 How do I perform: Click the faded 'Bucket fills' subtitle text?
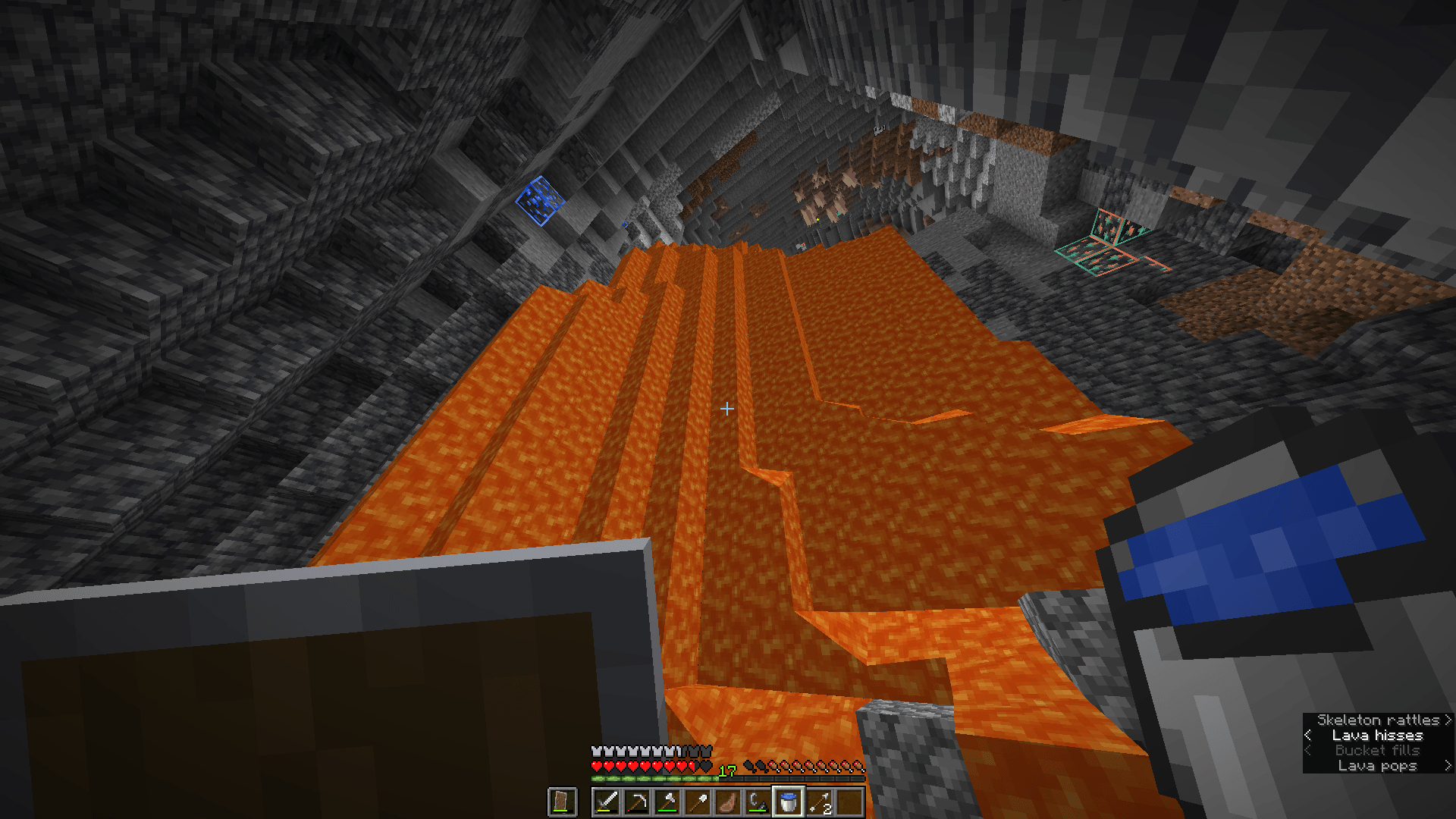coord(1376,750)
